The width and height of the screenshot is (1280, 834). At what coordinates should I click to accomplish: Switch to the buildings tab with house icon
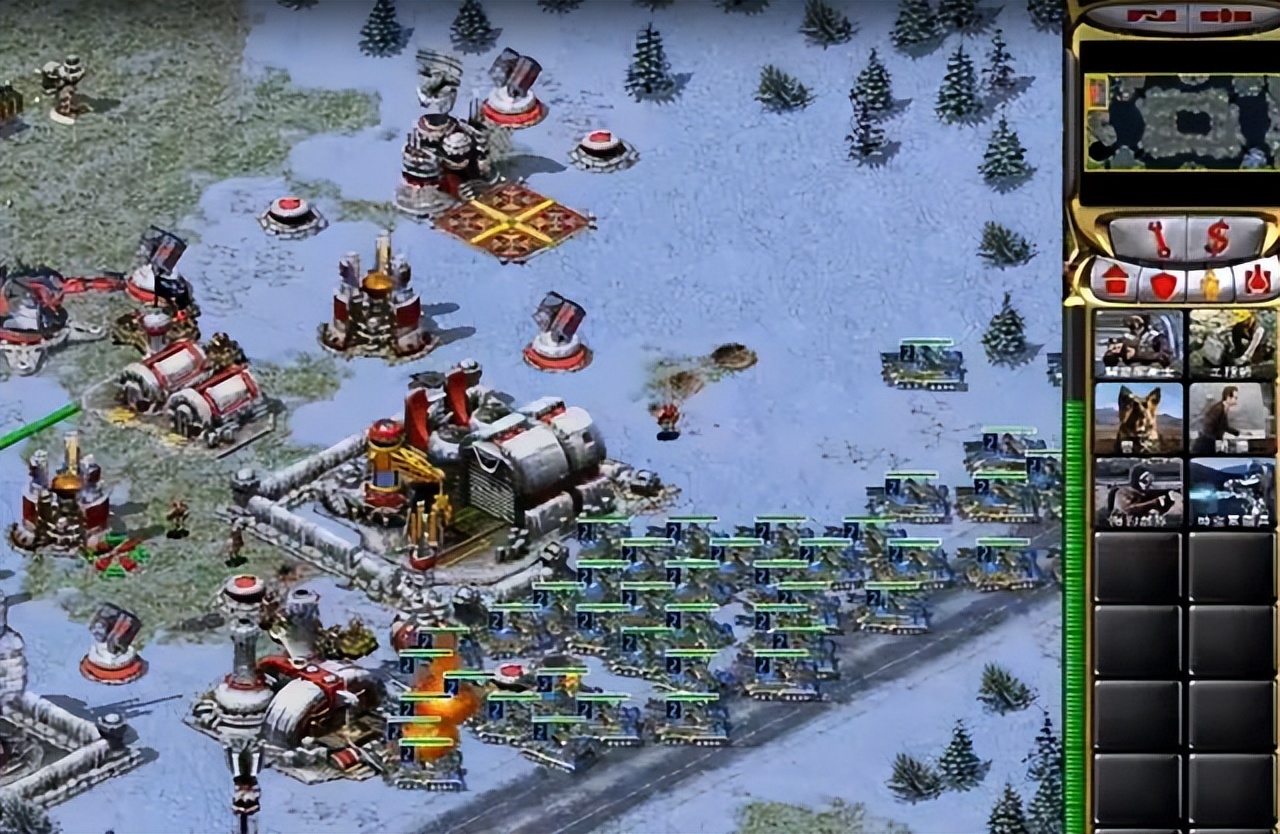(1115, 281)
